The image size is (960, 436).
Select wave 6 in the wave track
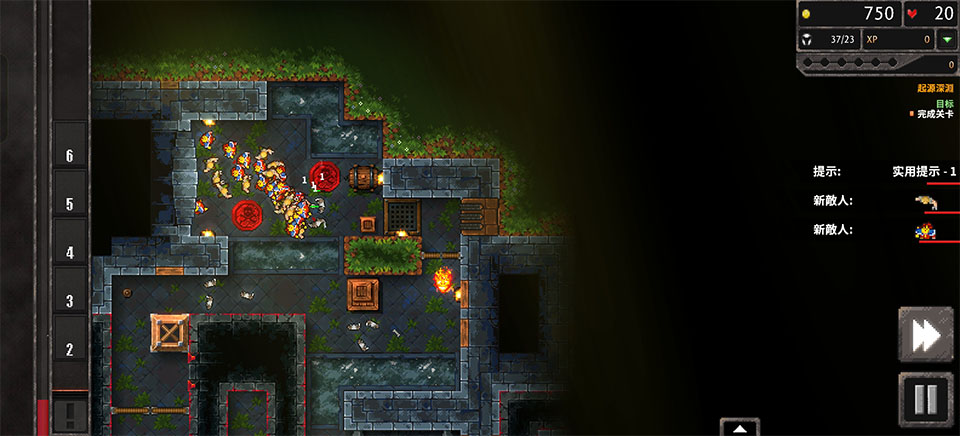pos(70,156)
